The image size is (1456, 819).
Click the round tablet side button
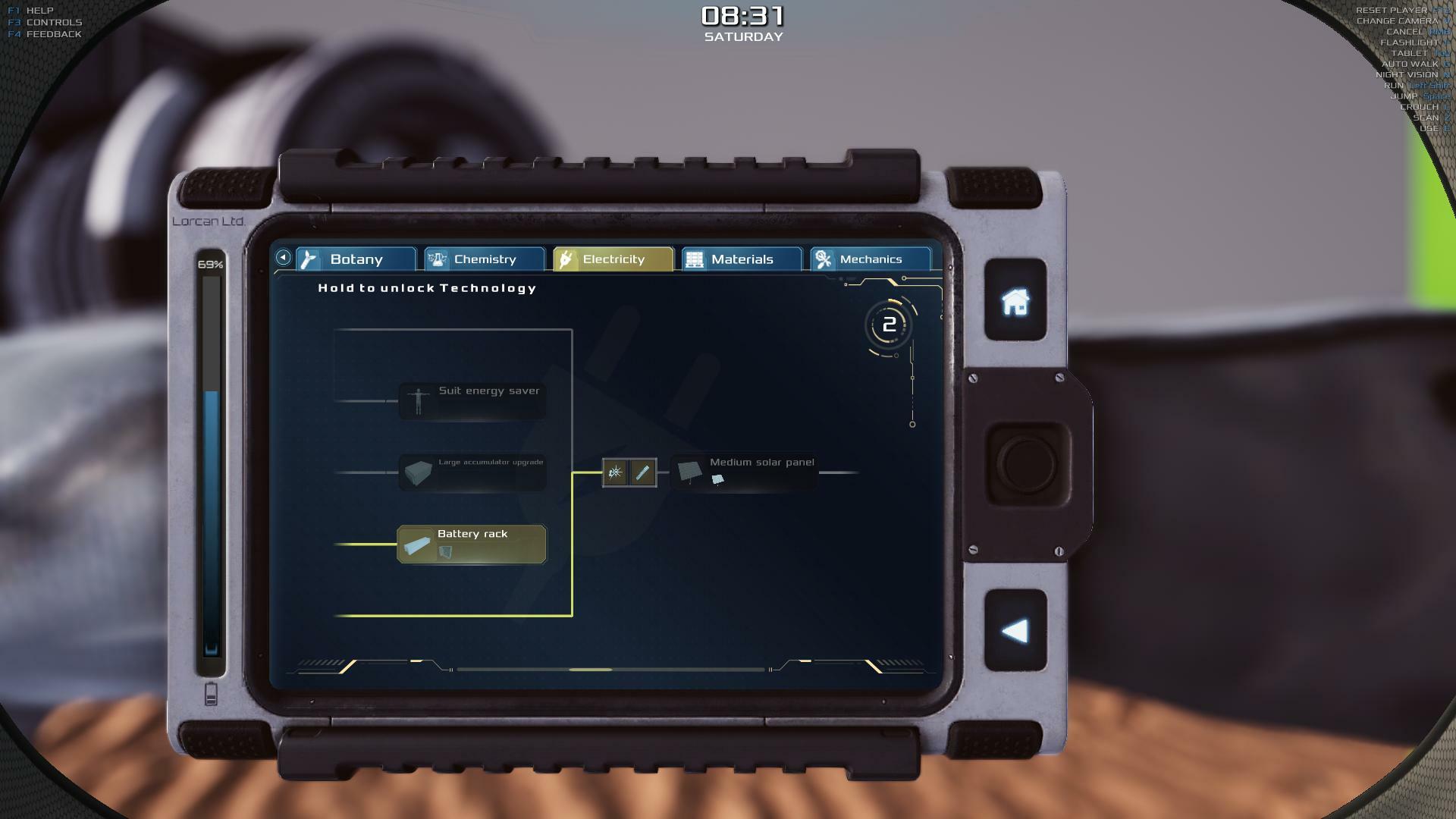pyautogui.click(x=1027, y=463)
